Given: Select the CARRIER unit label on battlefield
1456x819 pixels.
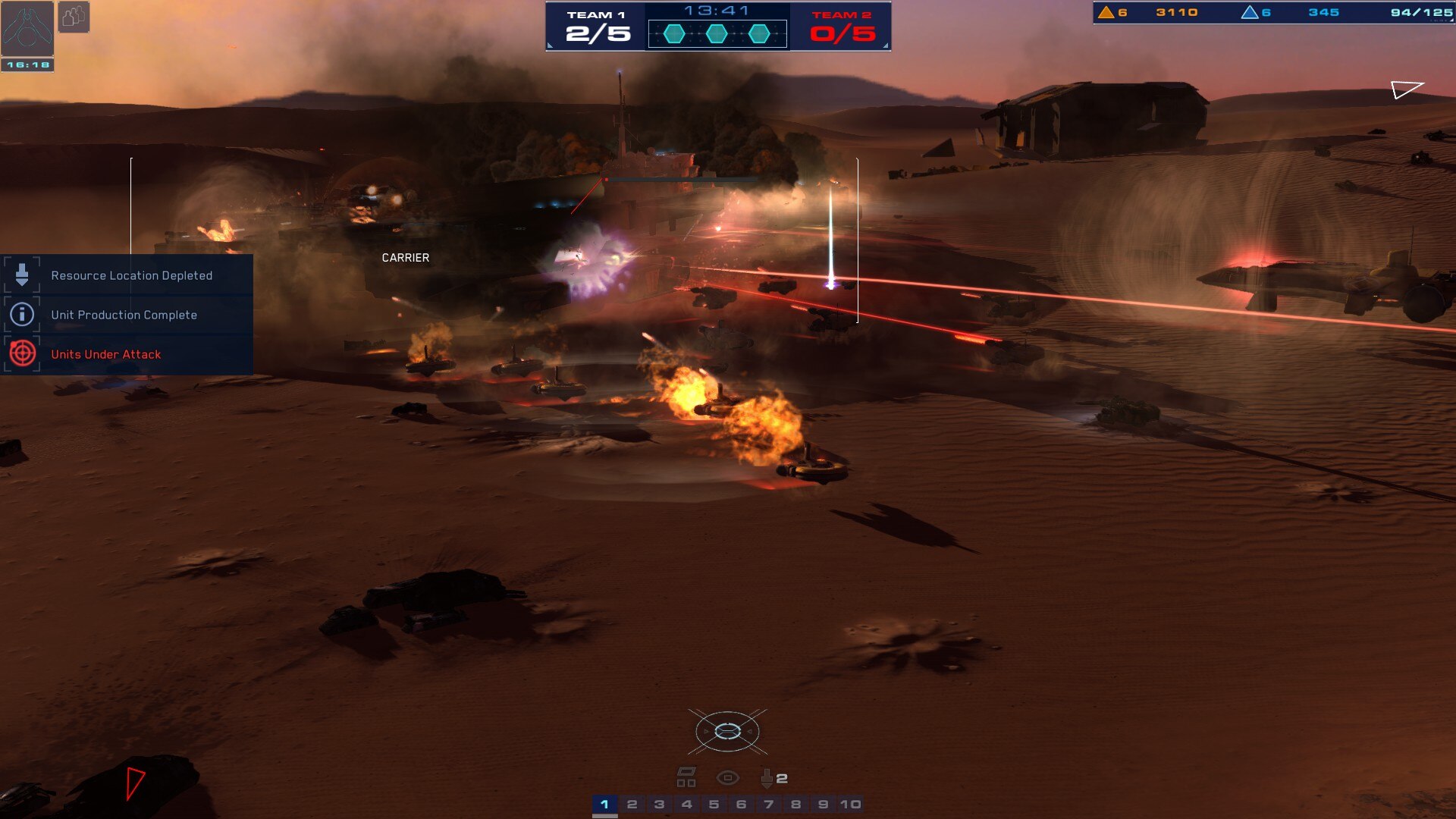Looking at the screenshot, I should click(404, 257).
